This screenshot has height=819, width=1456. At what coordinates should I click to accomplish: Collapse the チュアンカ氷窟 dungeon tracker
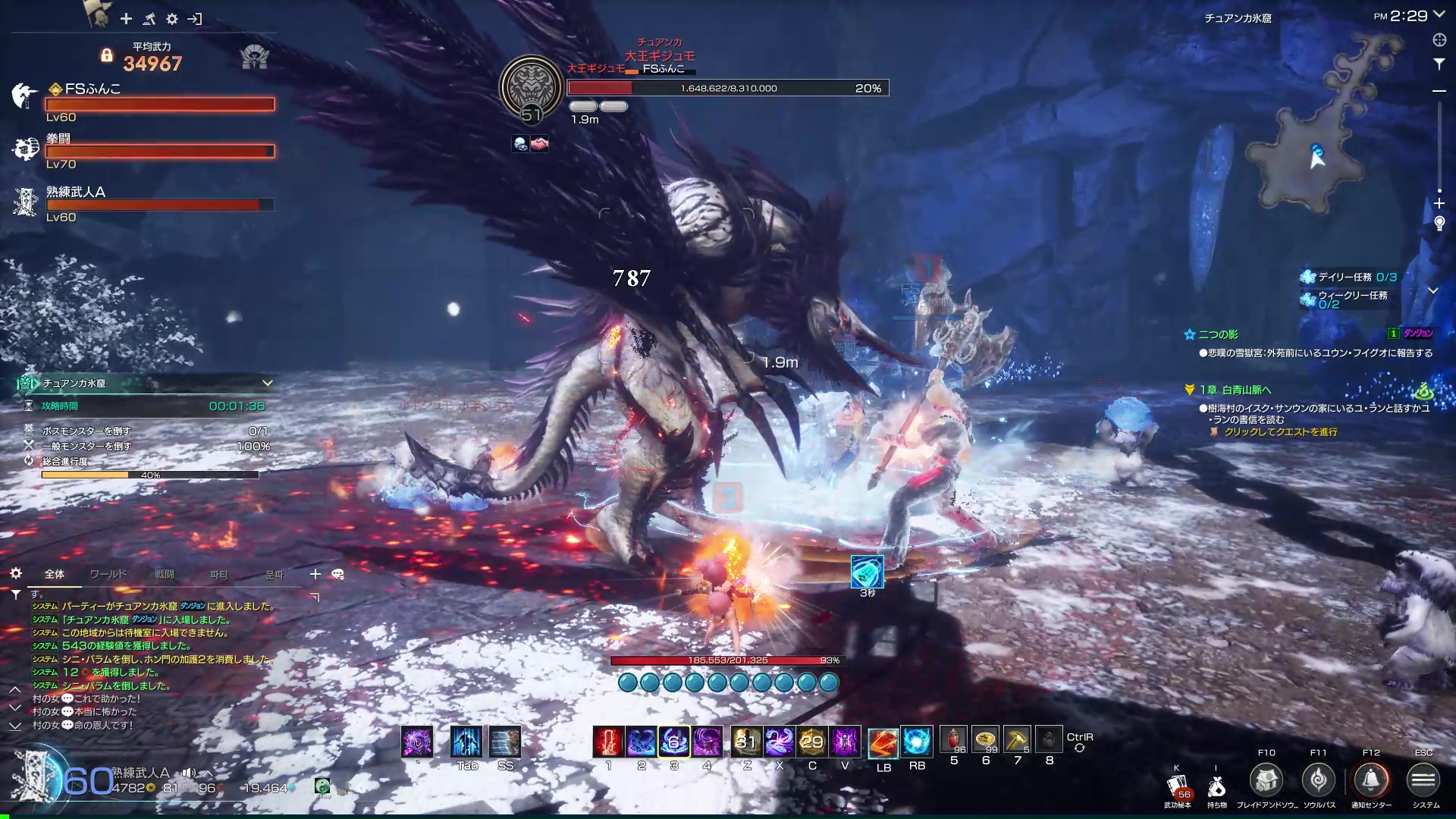[267, 383]
